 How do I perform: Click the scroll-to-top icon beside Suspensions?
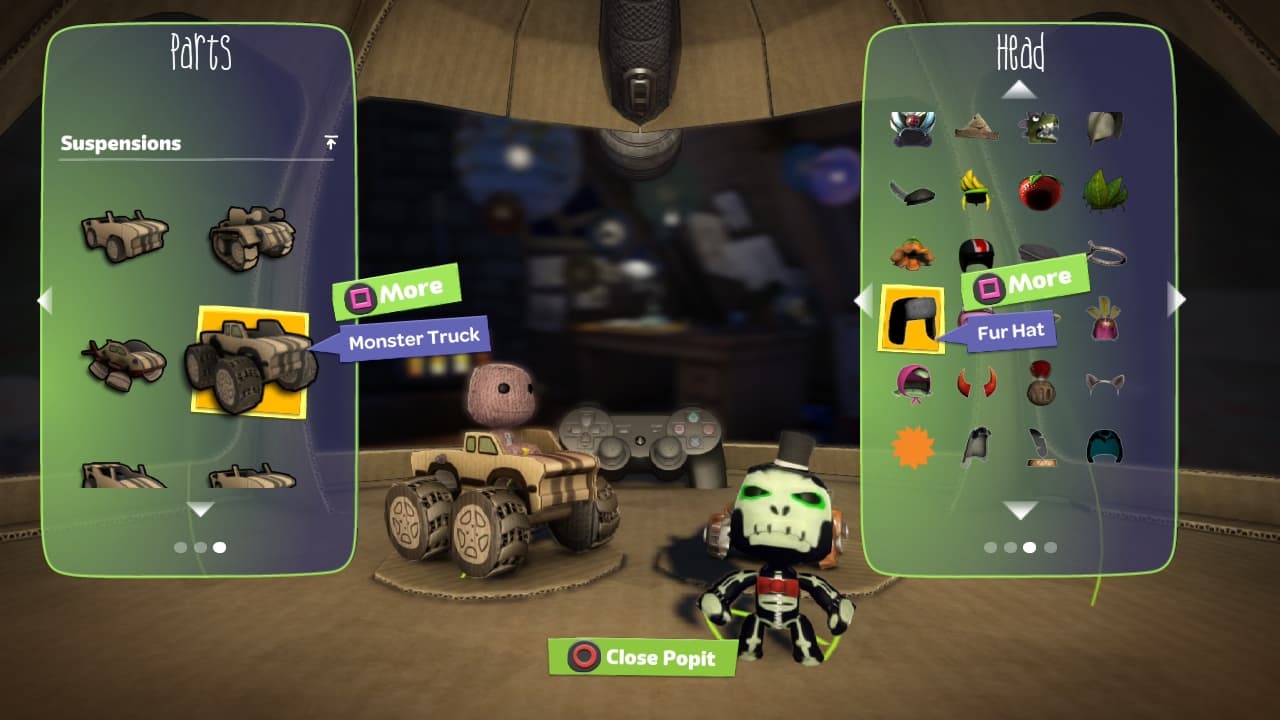click(x=331, y=142)
